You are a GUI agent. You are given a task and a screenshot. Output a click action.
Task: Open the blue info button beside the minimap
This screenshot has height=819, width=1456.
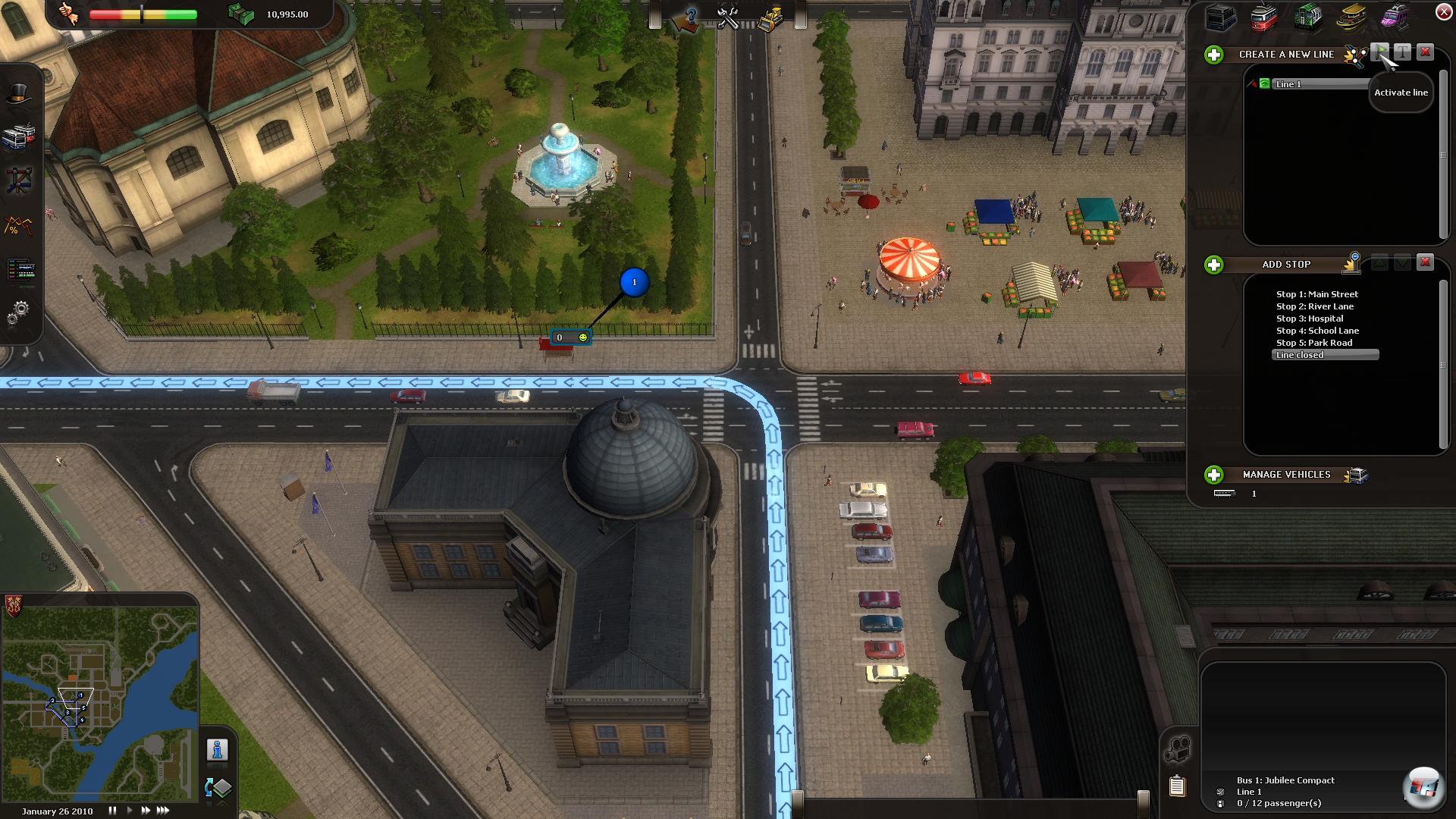pyautogui.click(x=218, y=750)
